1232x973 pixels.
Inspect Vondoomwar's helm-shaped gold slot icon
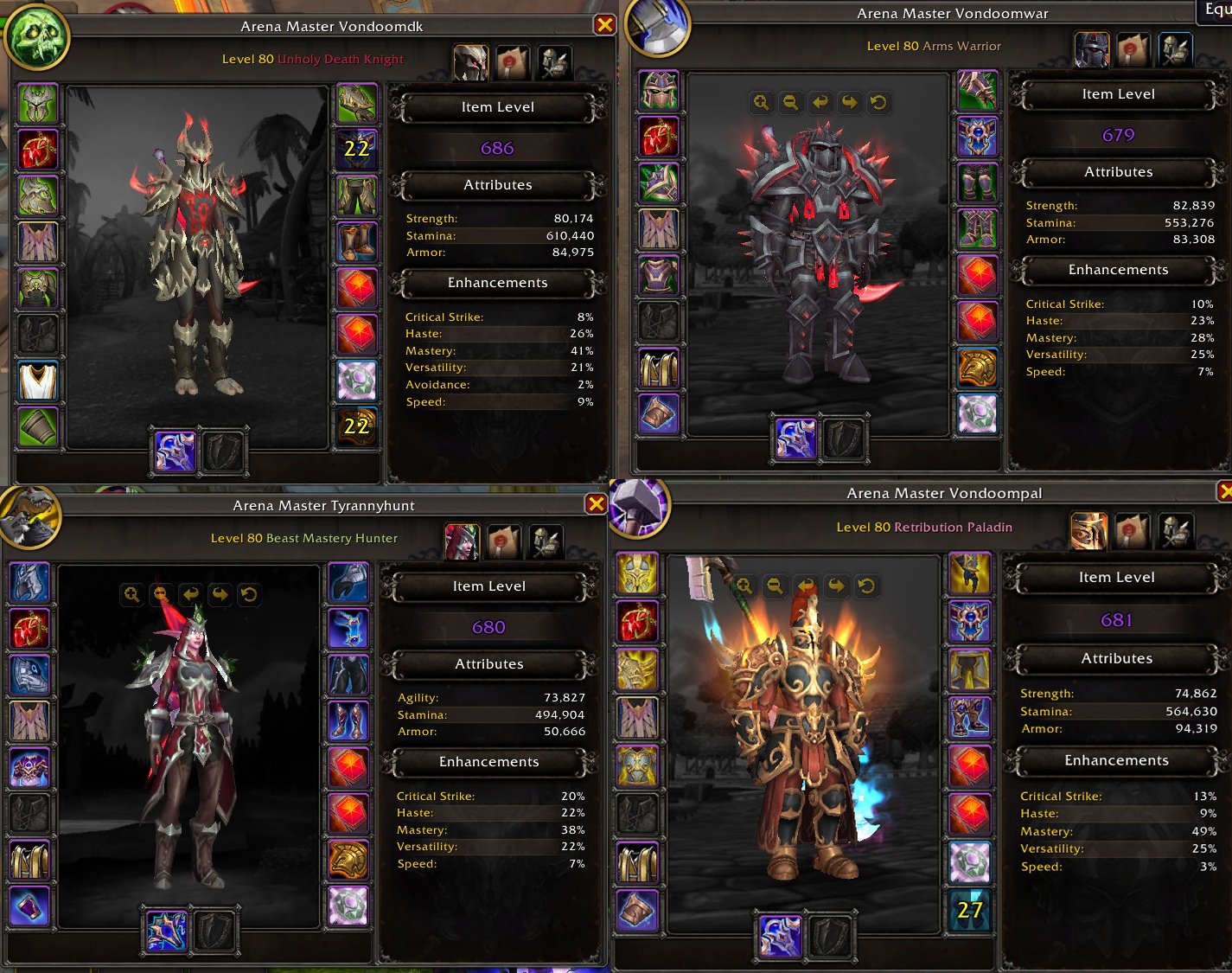pos(977,367)
